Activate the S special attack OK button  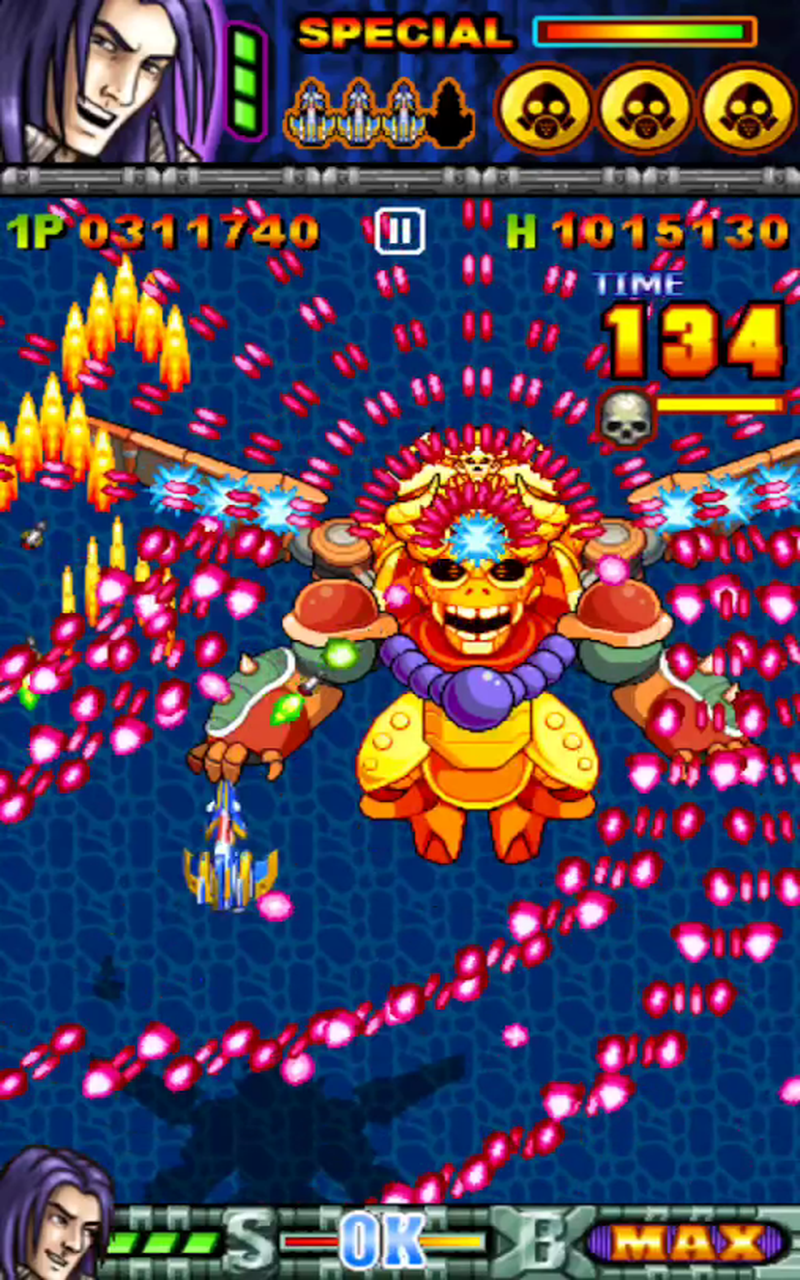click(x=381, y=1243)
